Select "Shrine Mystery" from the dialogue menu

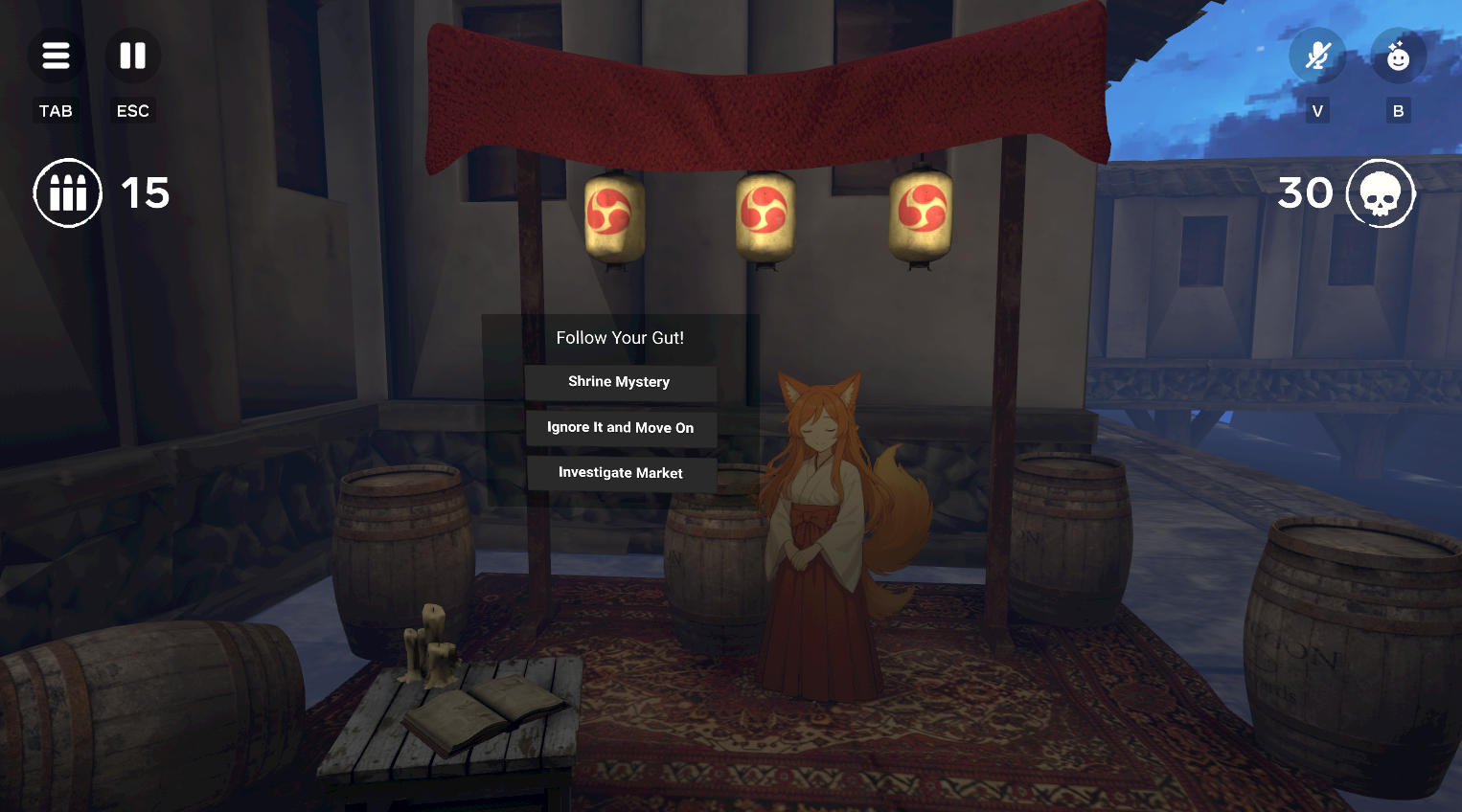[x=621, y=382]
